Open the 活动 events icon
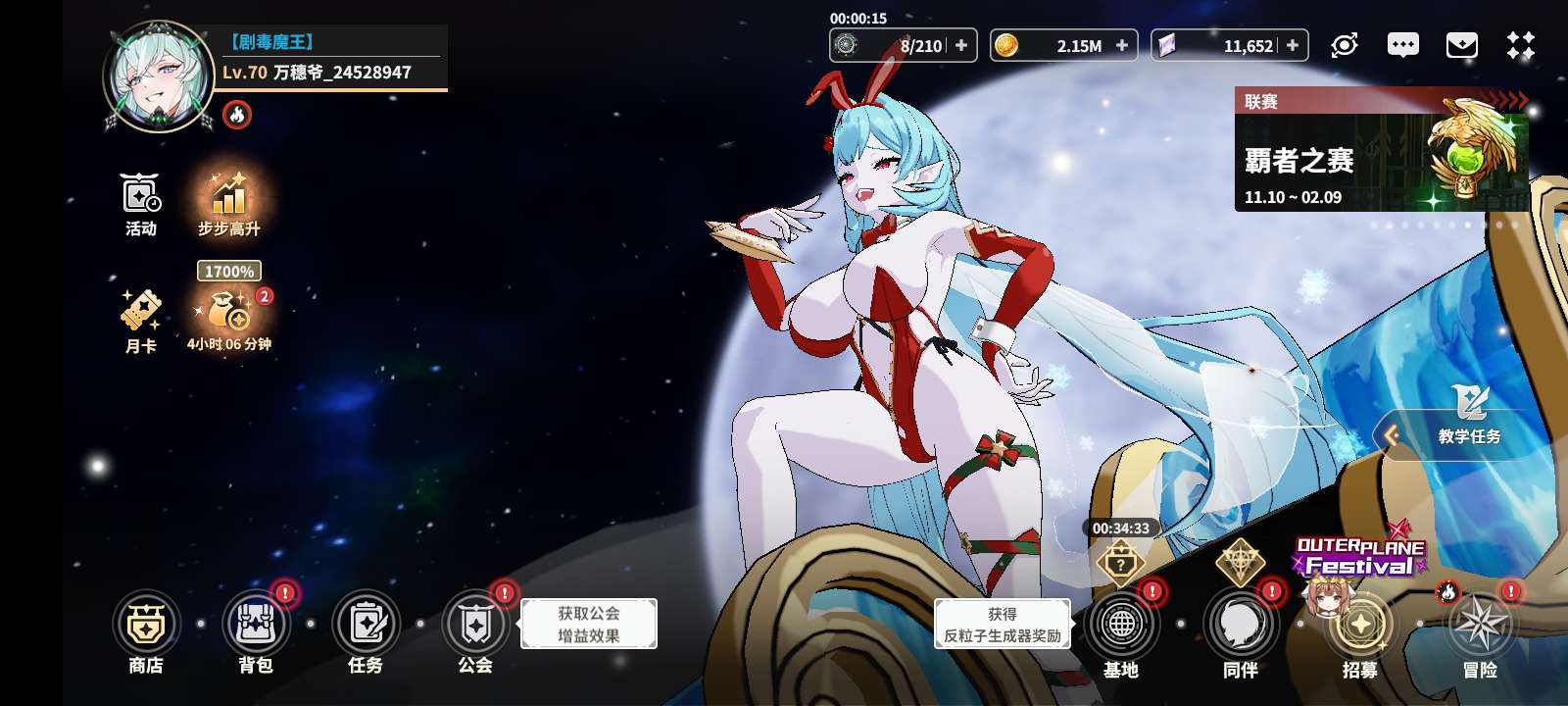 (141, 196)
